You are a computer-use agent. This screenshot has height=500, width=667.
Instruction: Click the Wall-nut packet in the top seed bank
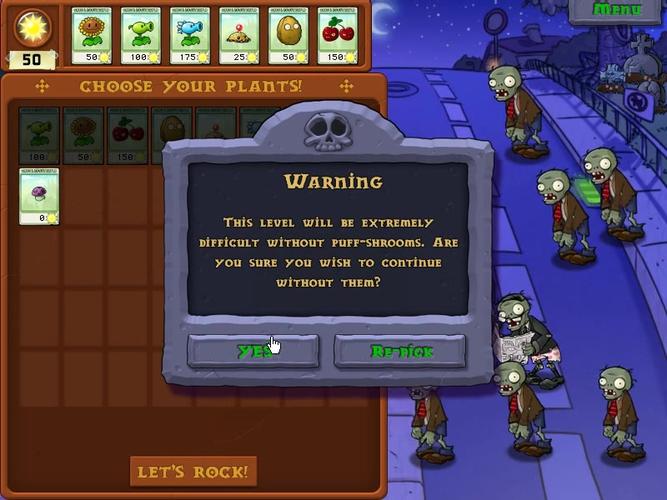pyautogui.click(x=288, y=37)
